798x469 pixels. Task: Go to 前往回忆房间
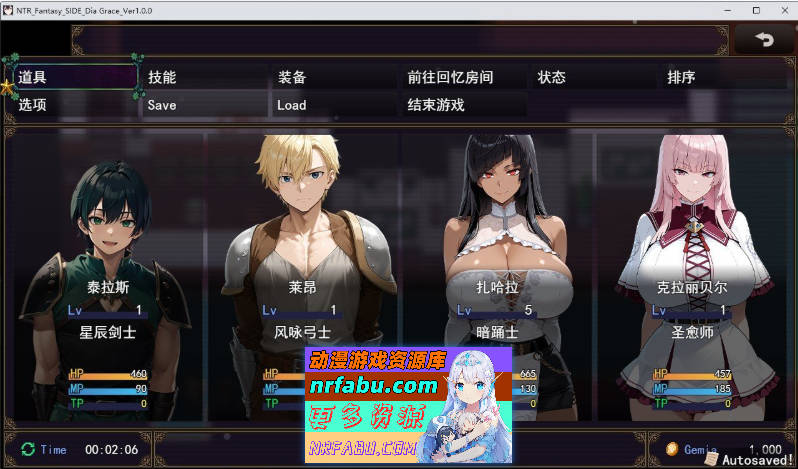[463, 77]
